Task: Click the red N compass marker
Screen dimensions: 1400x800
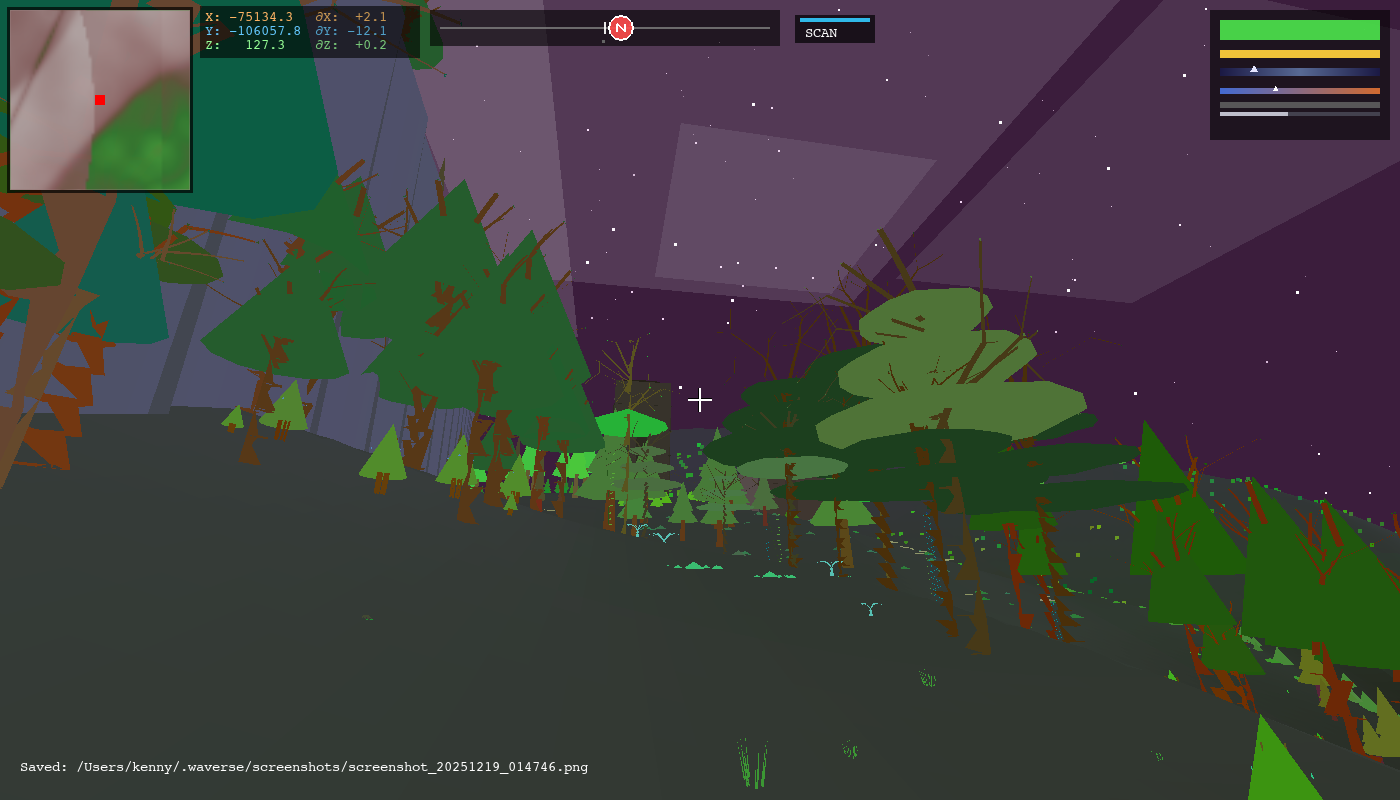Action: (x=621, y=28)
